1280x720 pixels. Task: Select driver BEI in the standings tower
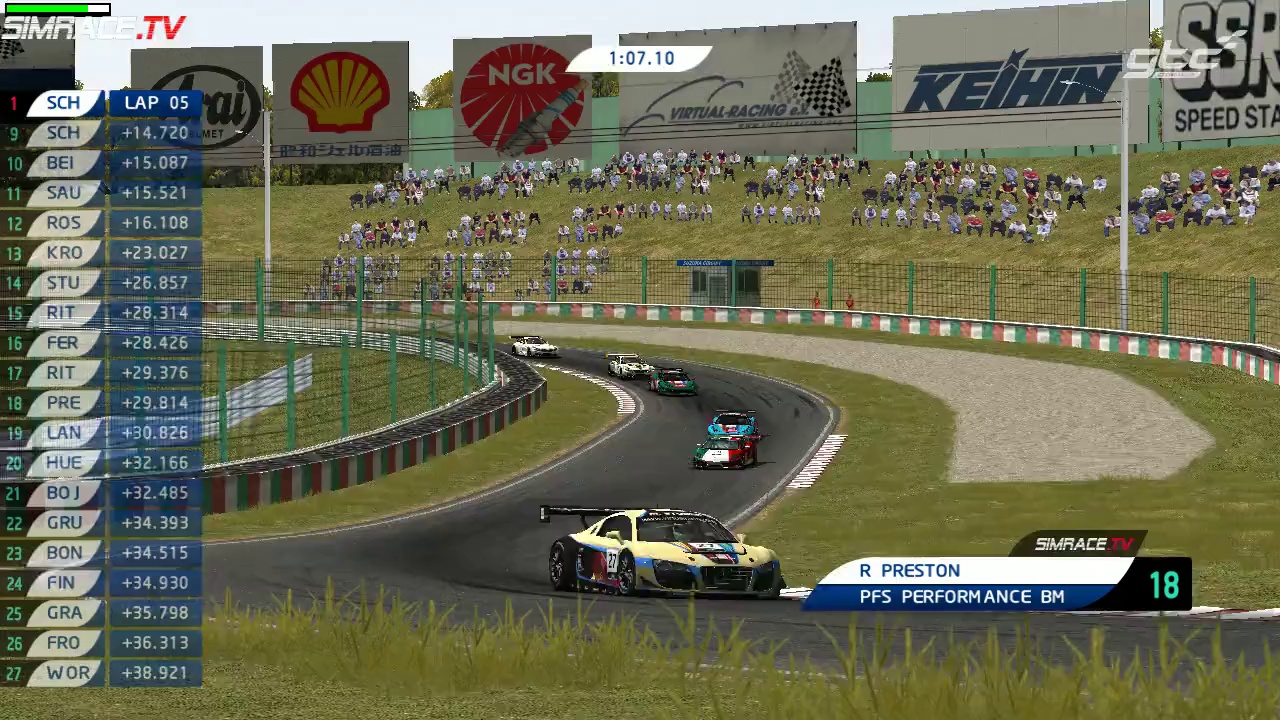pyautogui.click(x=64, y=163)
